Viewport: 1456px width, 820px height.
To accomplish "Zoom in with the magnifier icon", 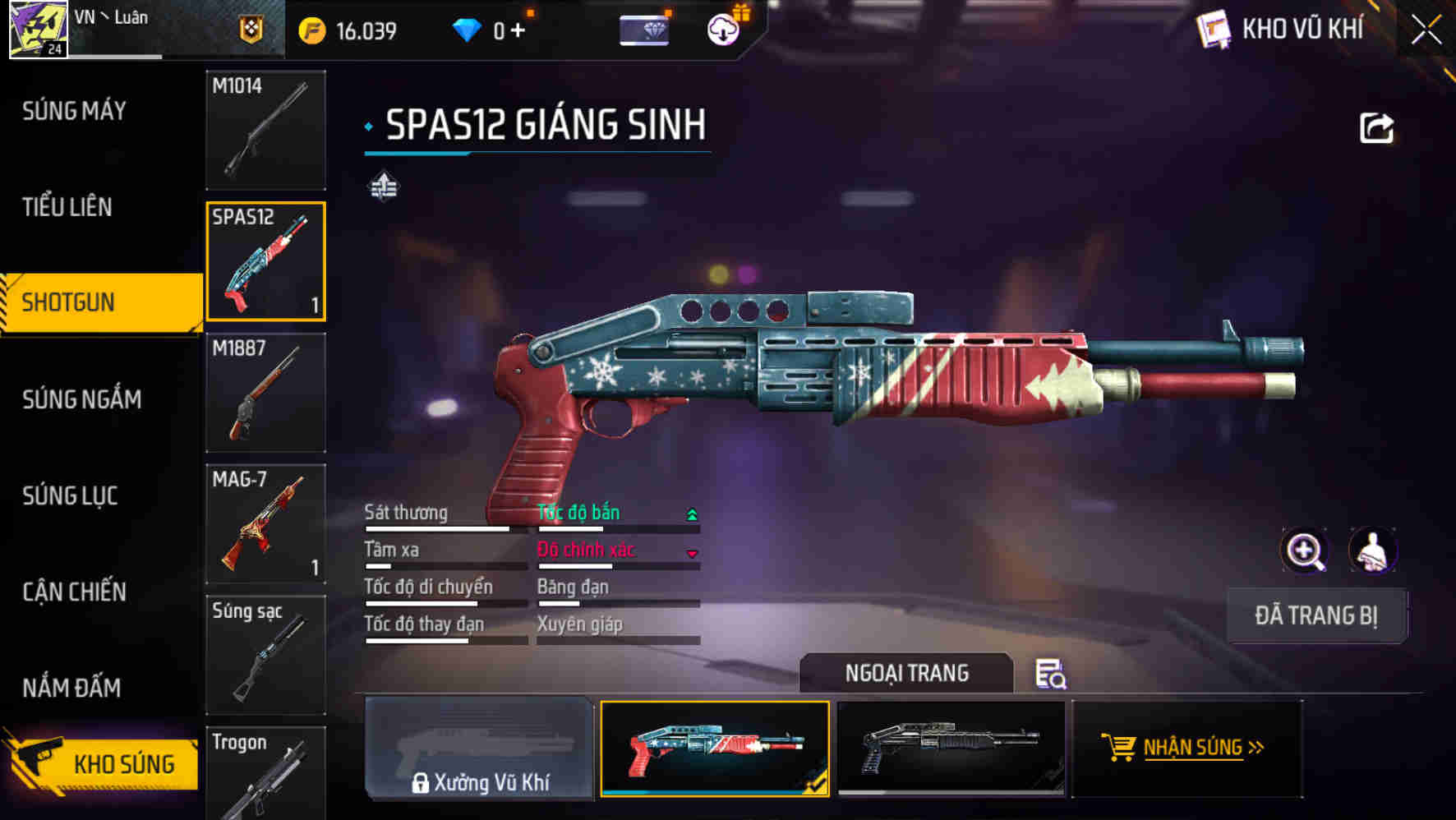I will pyautogui.click(x=1304, y=551).
